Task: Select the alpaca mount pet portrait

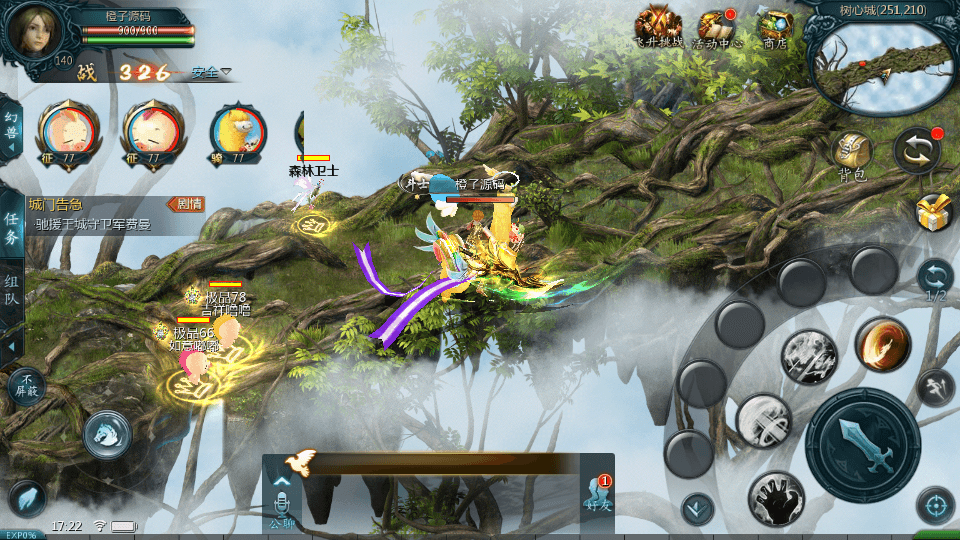Action: click(237, 131)
